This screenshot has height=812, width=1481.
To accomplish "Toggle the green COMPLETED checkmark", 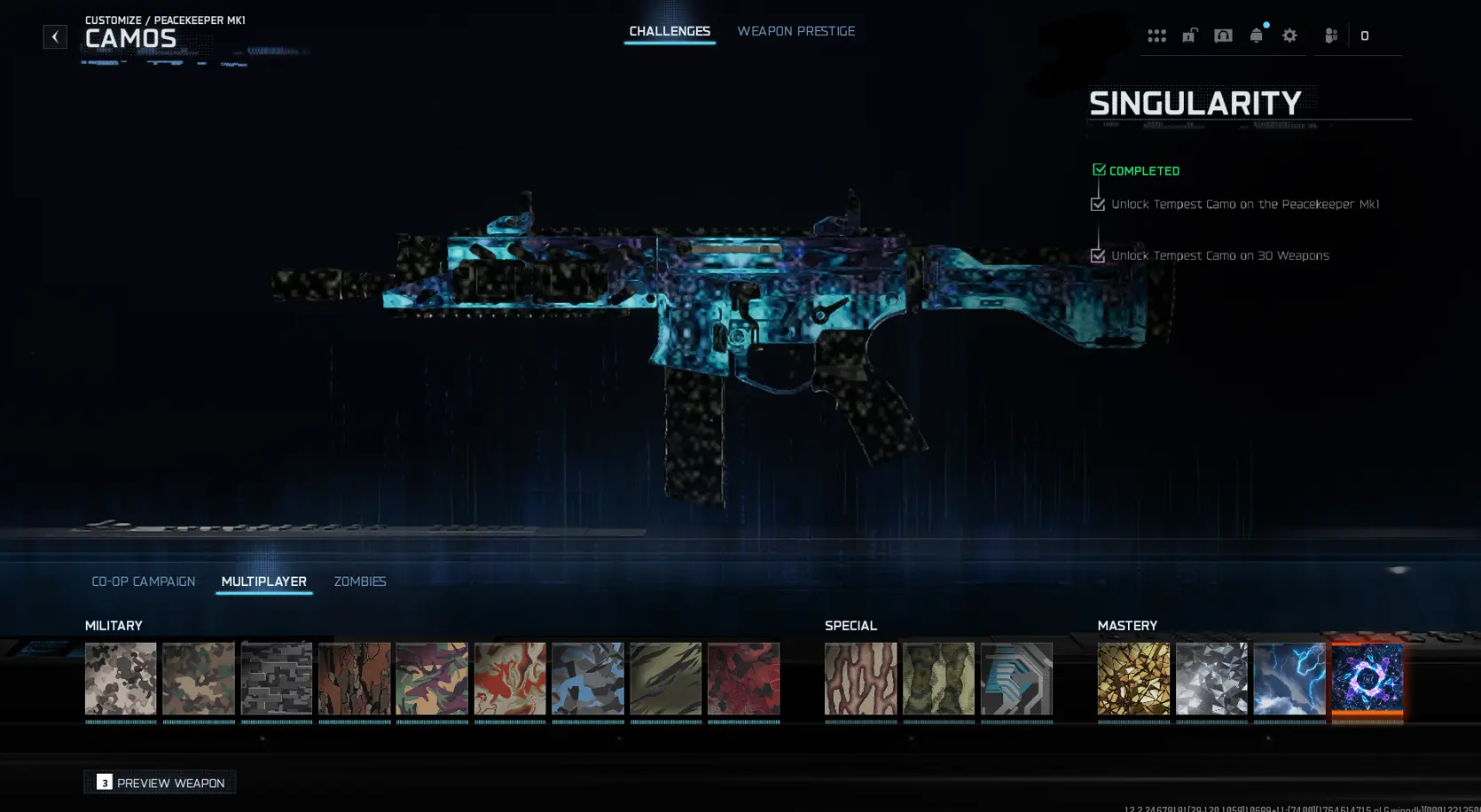I will pos(1100,168).
